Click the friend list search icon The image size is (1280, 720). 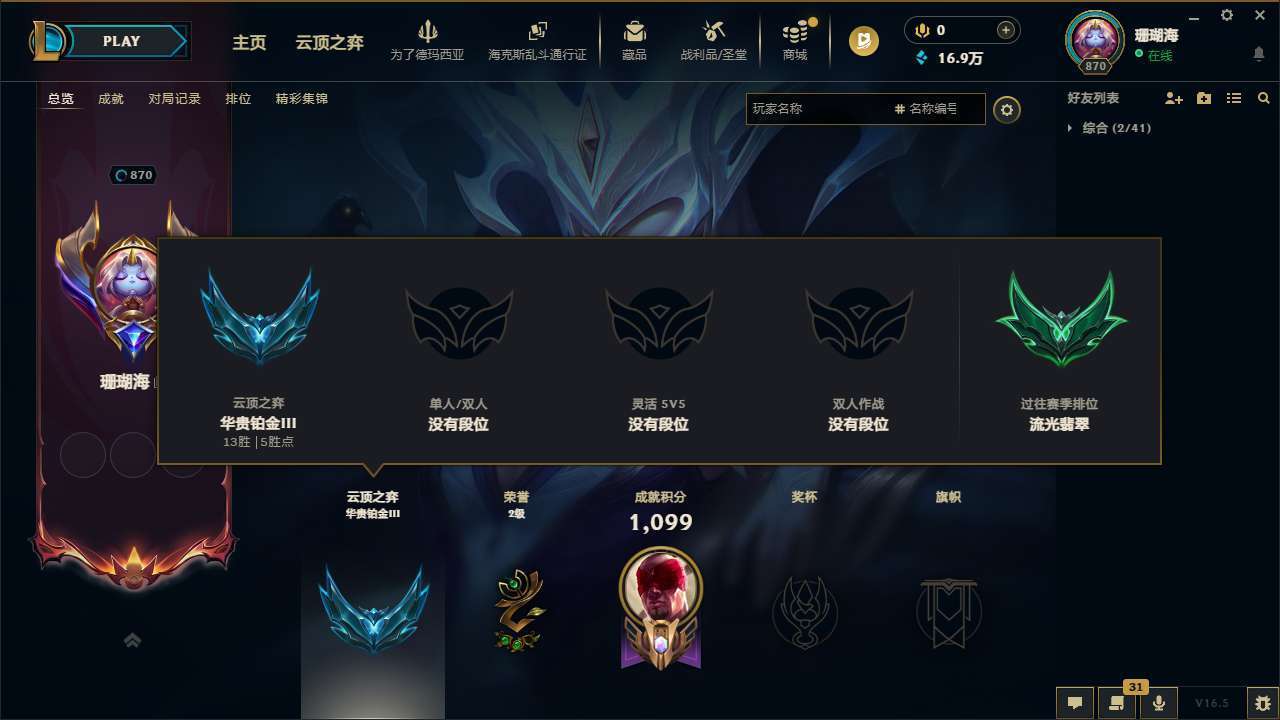coord(1264,98)
